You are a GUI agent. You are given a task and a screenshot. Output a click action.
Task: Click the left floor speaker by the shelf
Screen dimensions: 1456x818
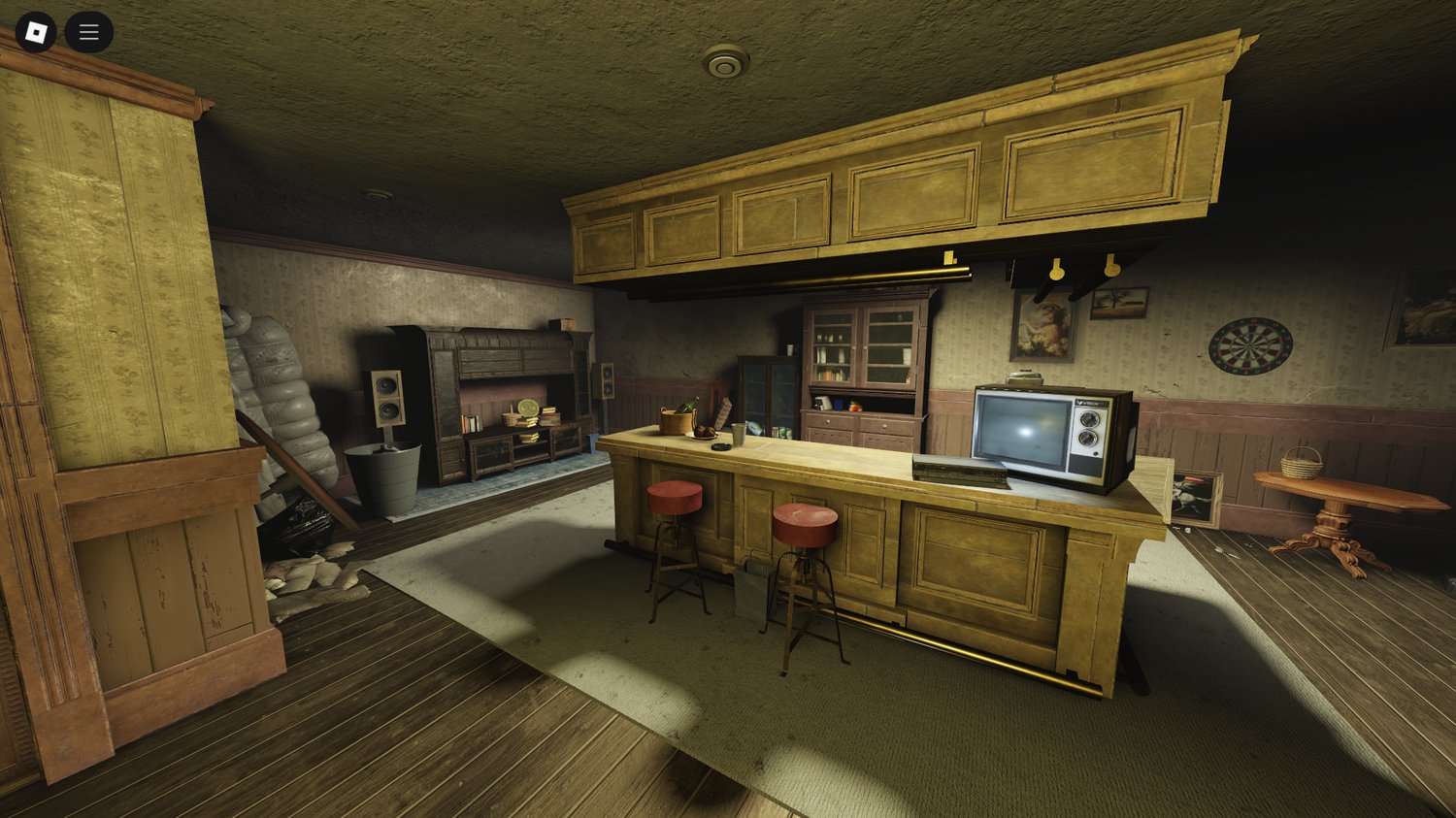point(387,400)
